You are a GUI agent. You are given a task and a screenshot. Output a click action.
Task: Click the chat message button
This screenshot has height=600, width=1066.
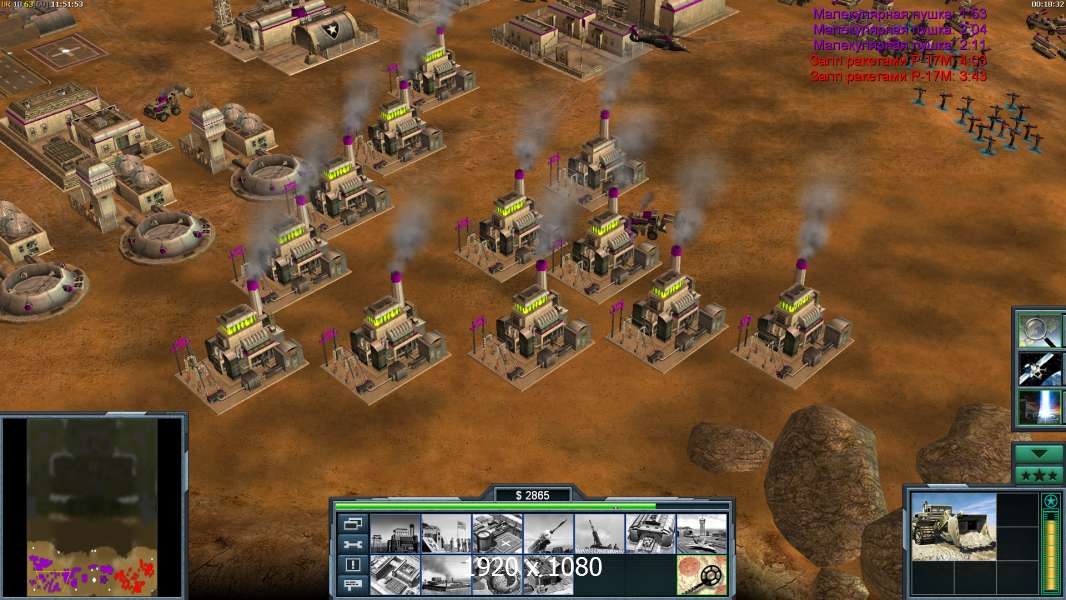click(x=352, y=586)
